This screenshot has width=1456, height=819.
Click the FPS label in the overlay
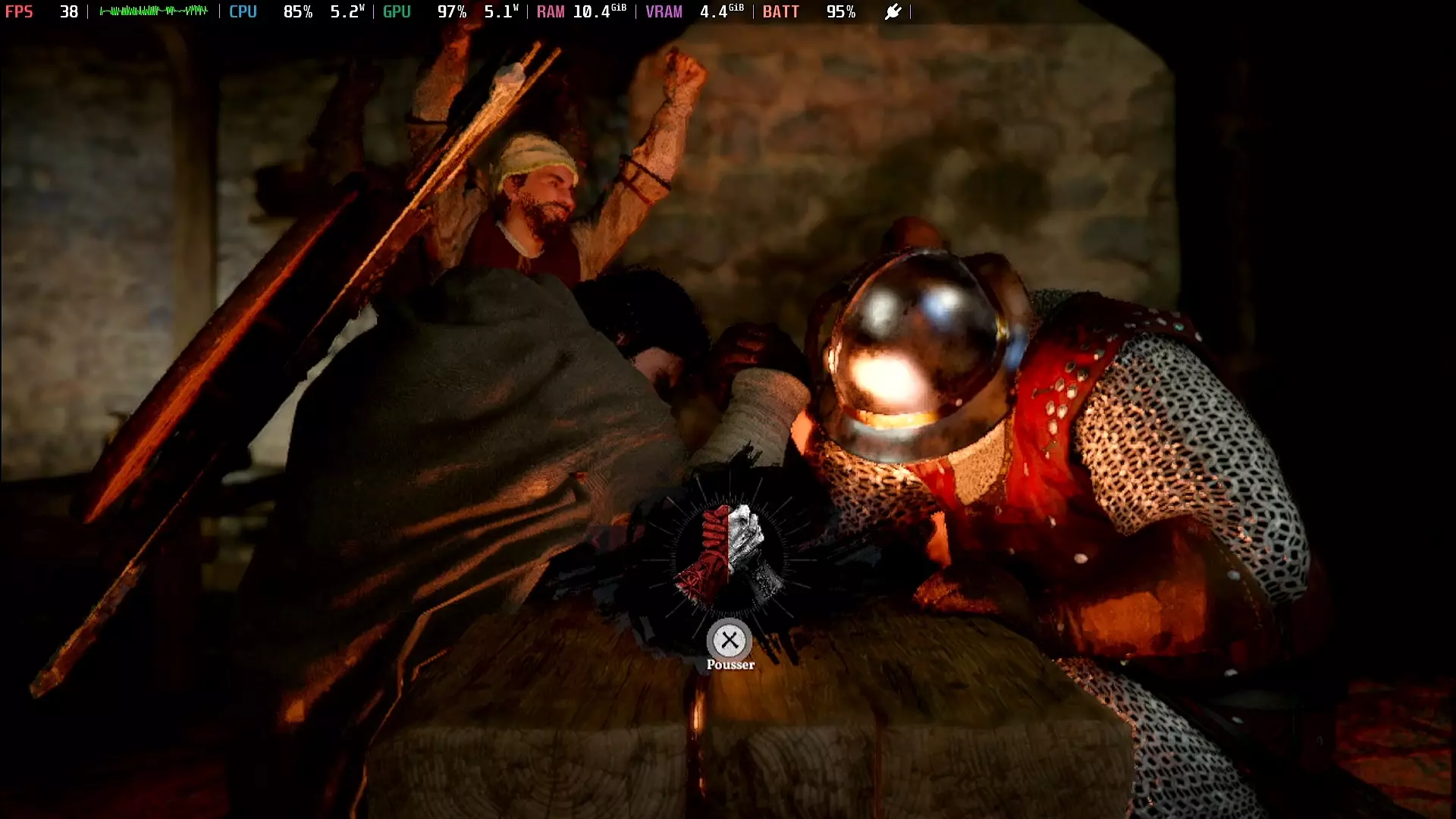click(x=20, y=12)
